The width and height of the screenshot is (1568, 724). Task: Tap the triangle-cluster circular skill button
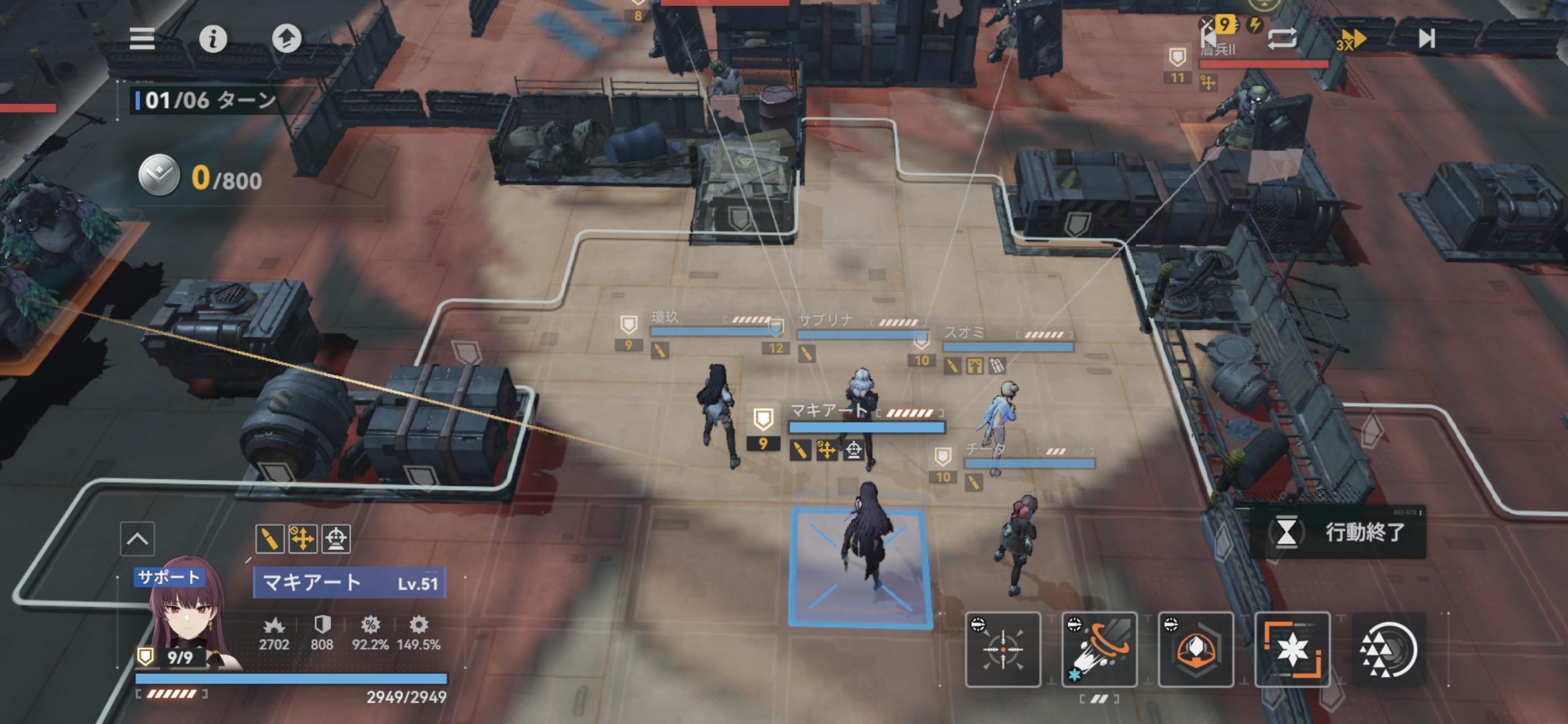point(1388,650)
